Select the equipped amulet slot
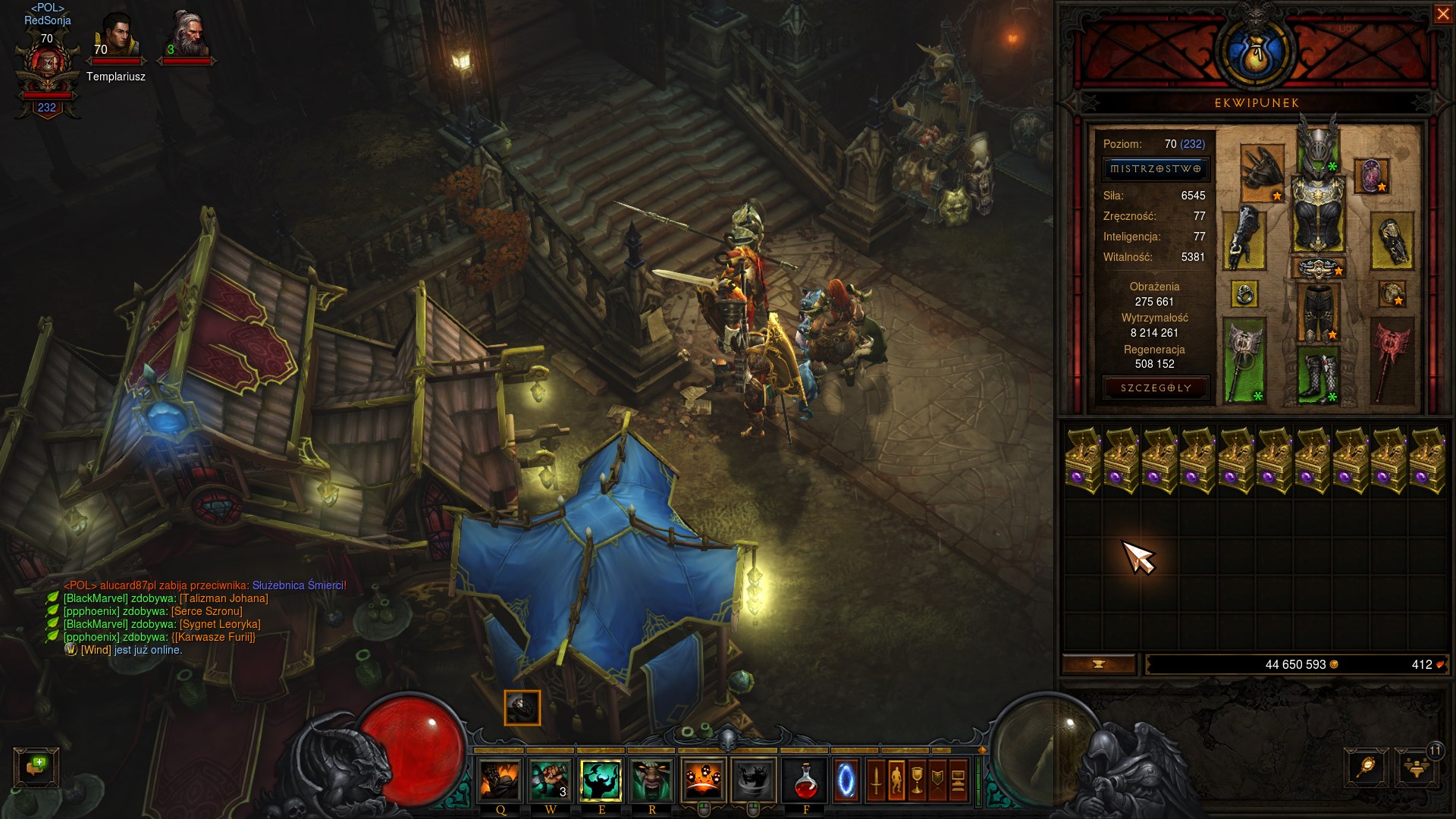This screenshot has width=1456, height=819. [1371, 176]
